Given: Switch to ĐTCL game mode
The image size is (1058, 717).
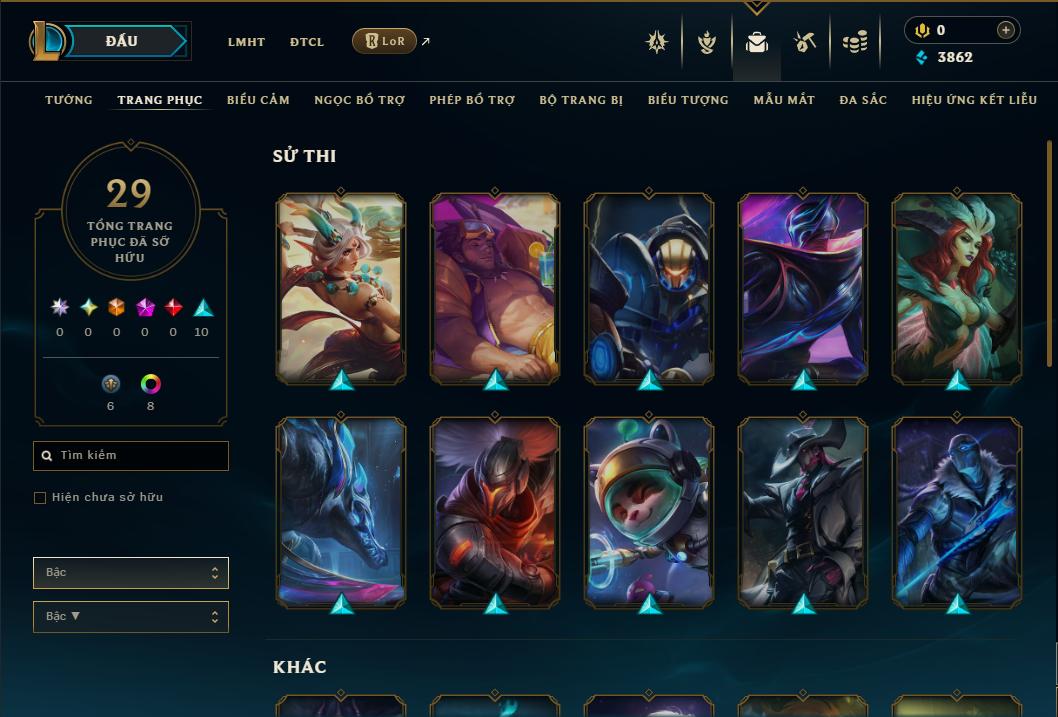Looking at the screenshot, I should point(307,42).
